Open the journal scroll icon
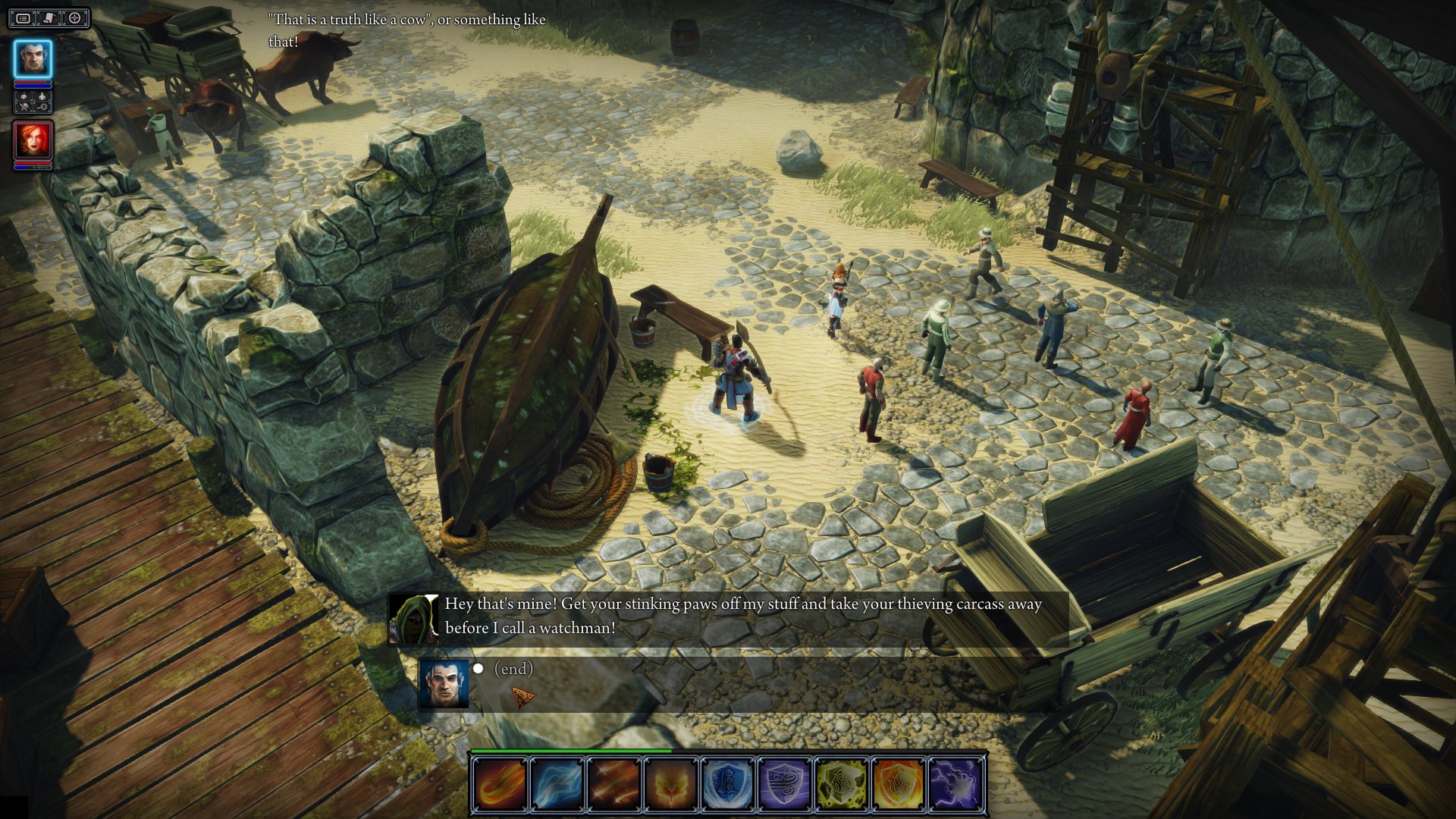 (x=49, y=18)
